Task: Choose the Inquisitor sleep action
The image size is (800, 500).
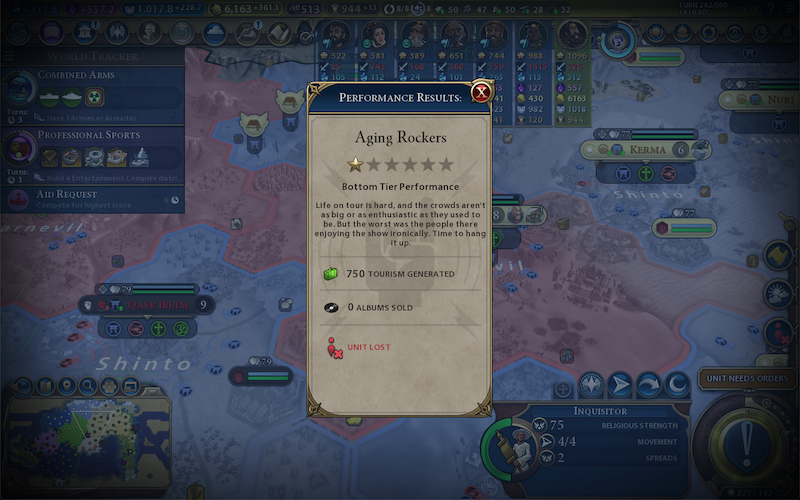Action: 678,383
